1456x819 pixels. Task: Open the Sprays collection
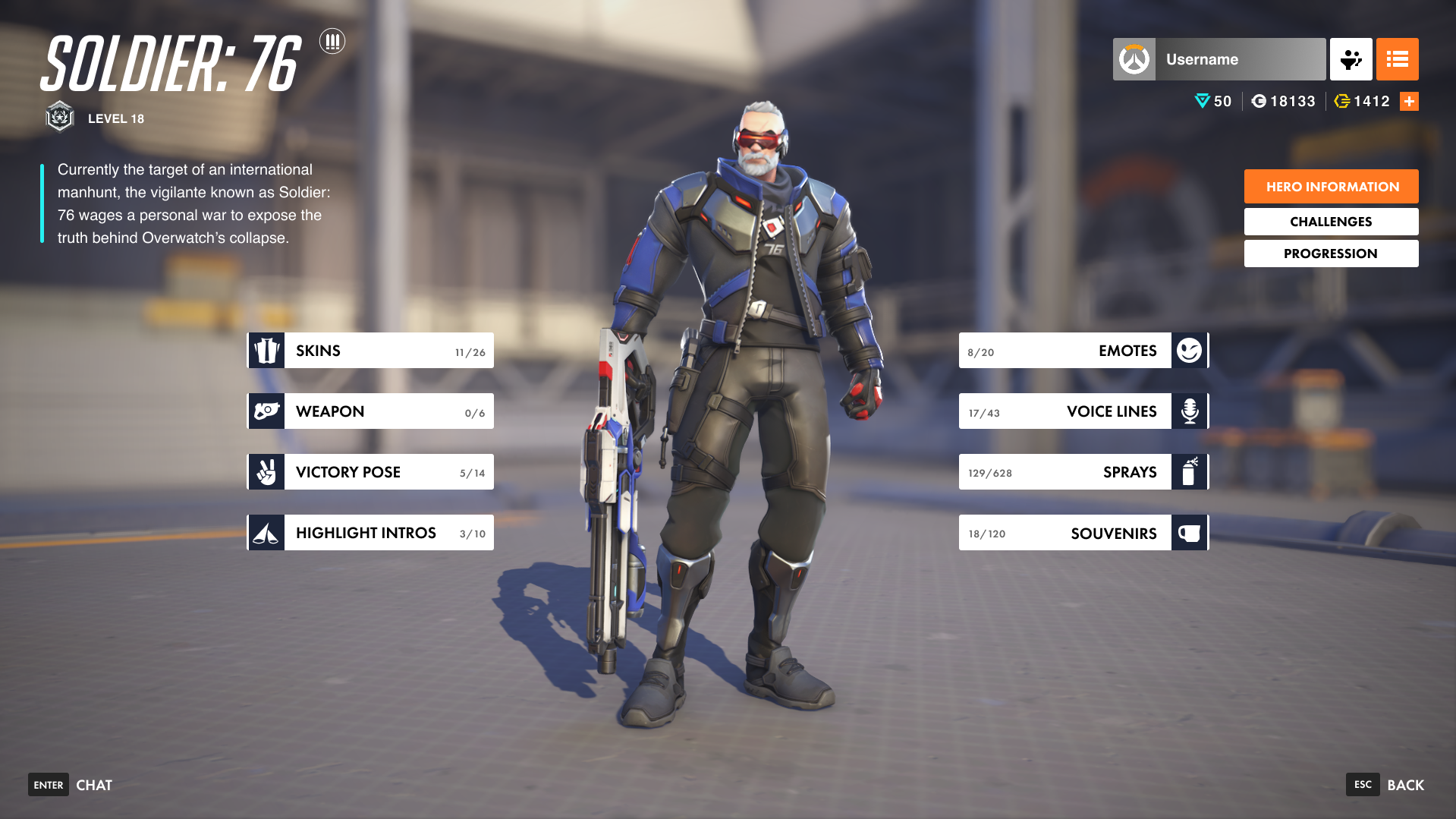click(x=1083, y=472)
